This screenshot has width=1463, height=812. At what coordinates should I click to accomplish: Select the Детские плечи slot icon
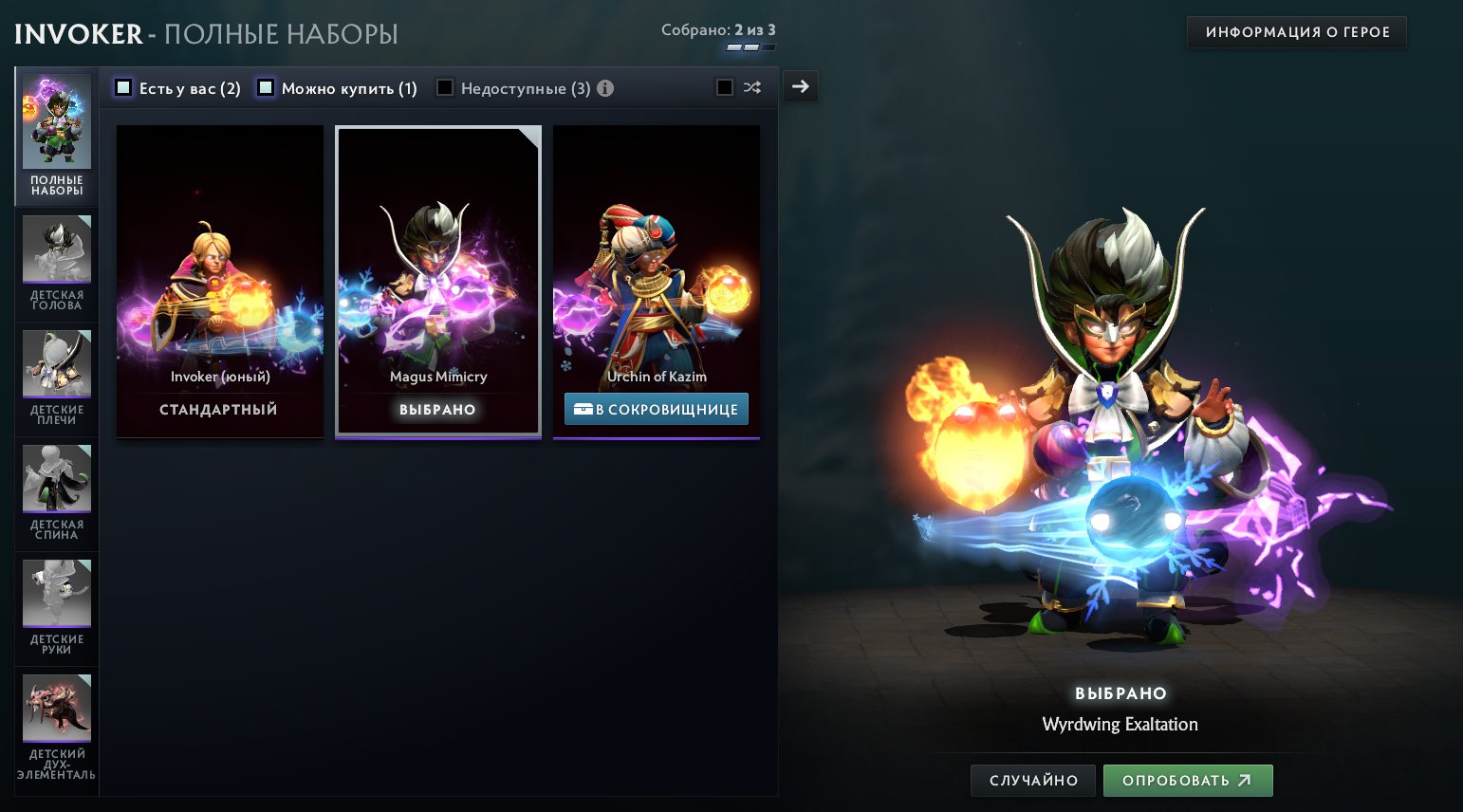(x=56, y=363)
